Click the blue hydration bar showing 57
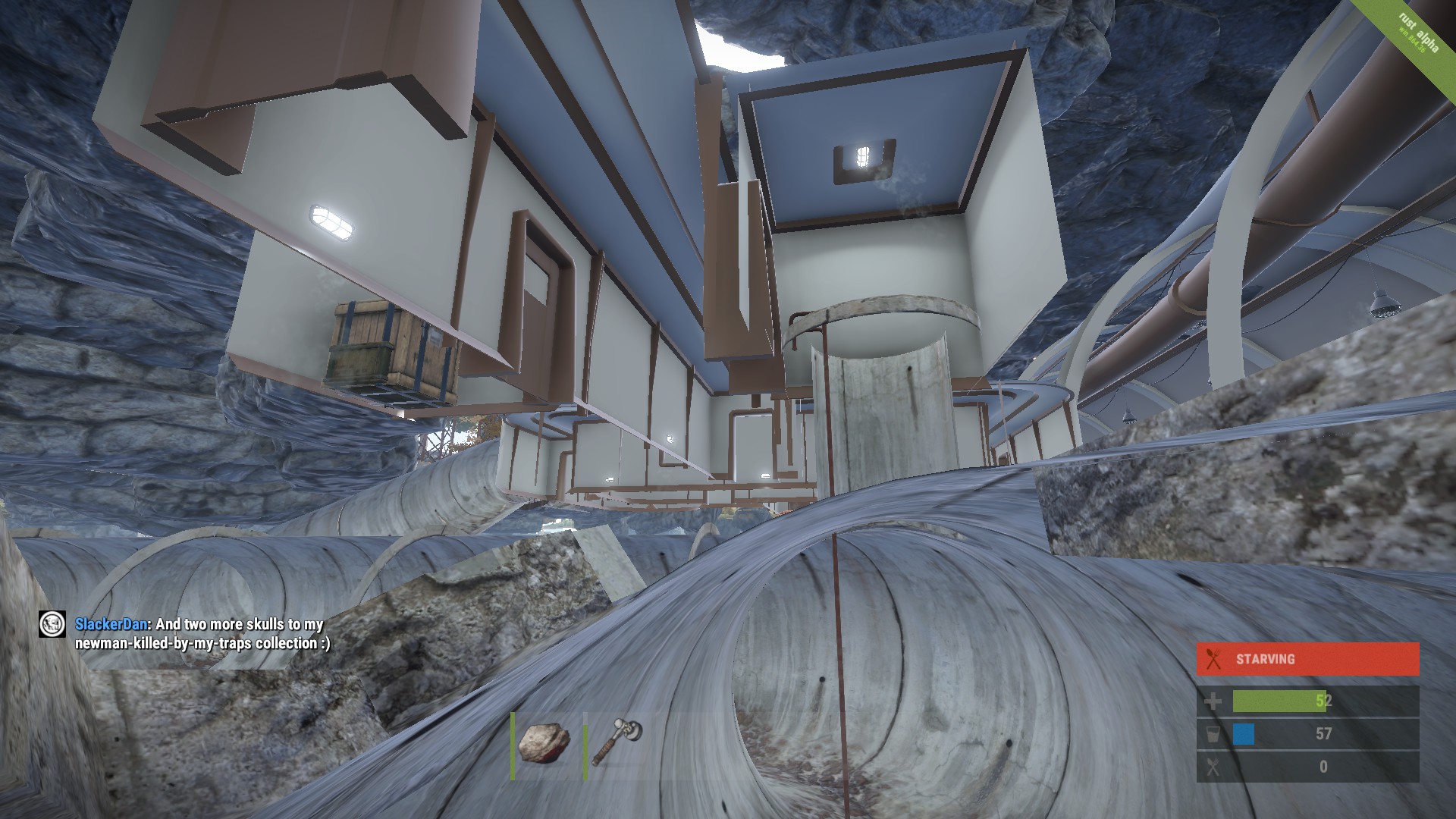The image size is (1456, 819). 1245,735
